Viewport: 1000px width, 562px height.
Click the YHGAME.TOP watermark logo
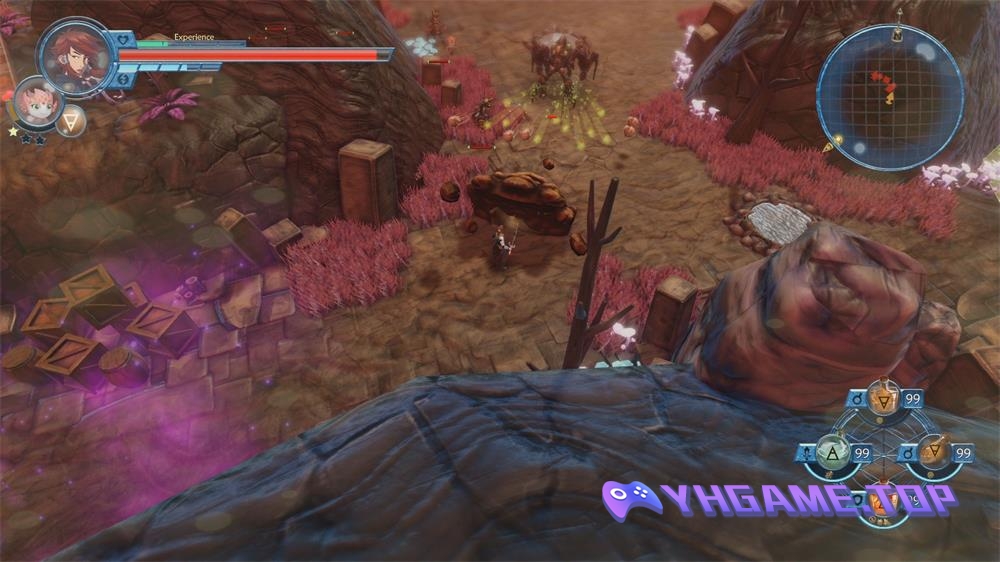click(x=779, y=498)
